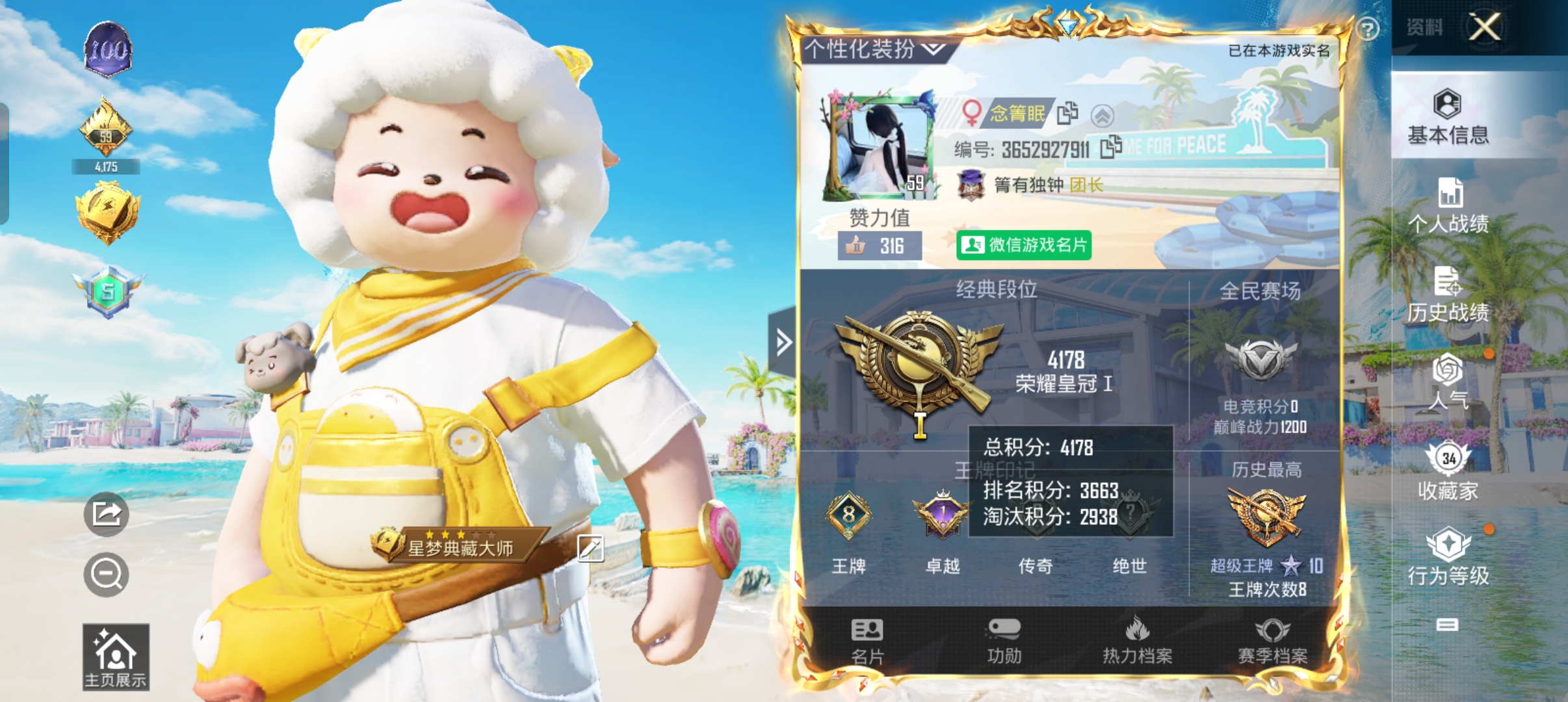Tap the 微信游戏名片 green button

1023,245
